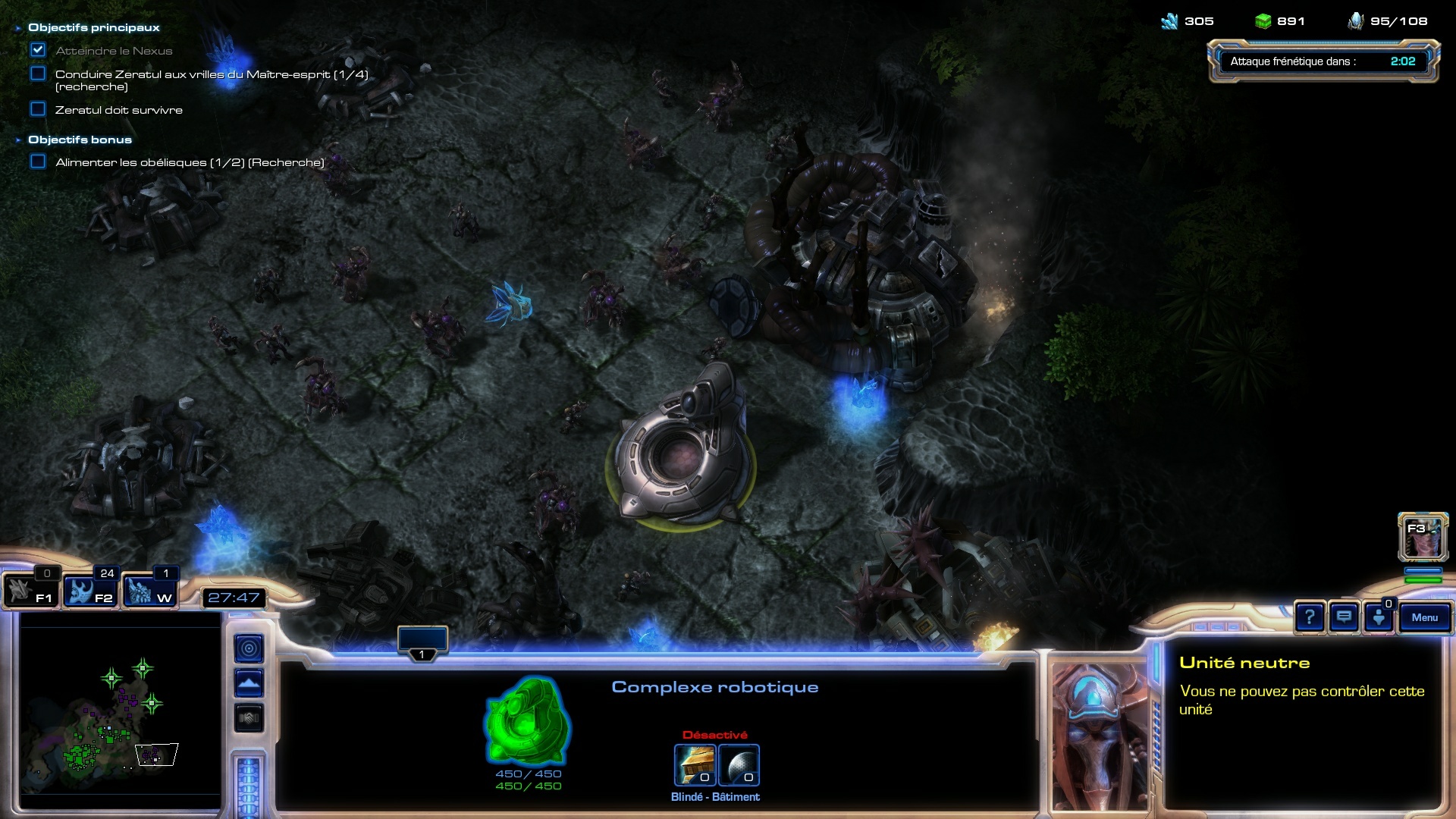Inspect the shield upgrade sphere icon
The width and height of the screenshot is (1456, 819).
click(739, 764)
